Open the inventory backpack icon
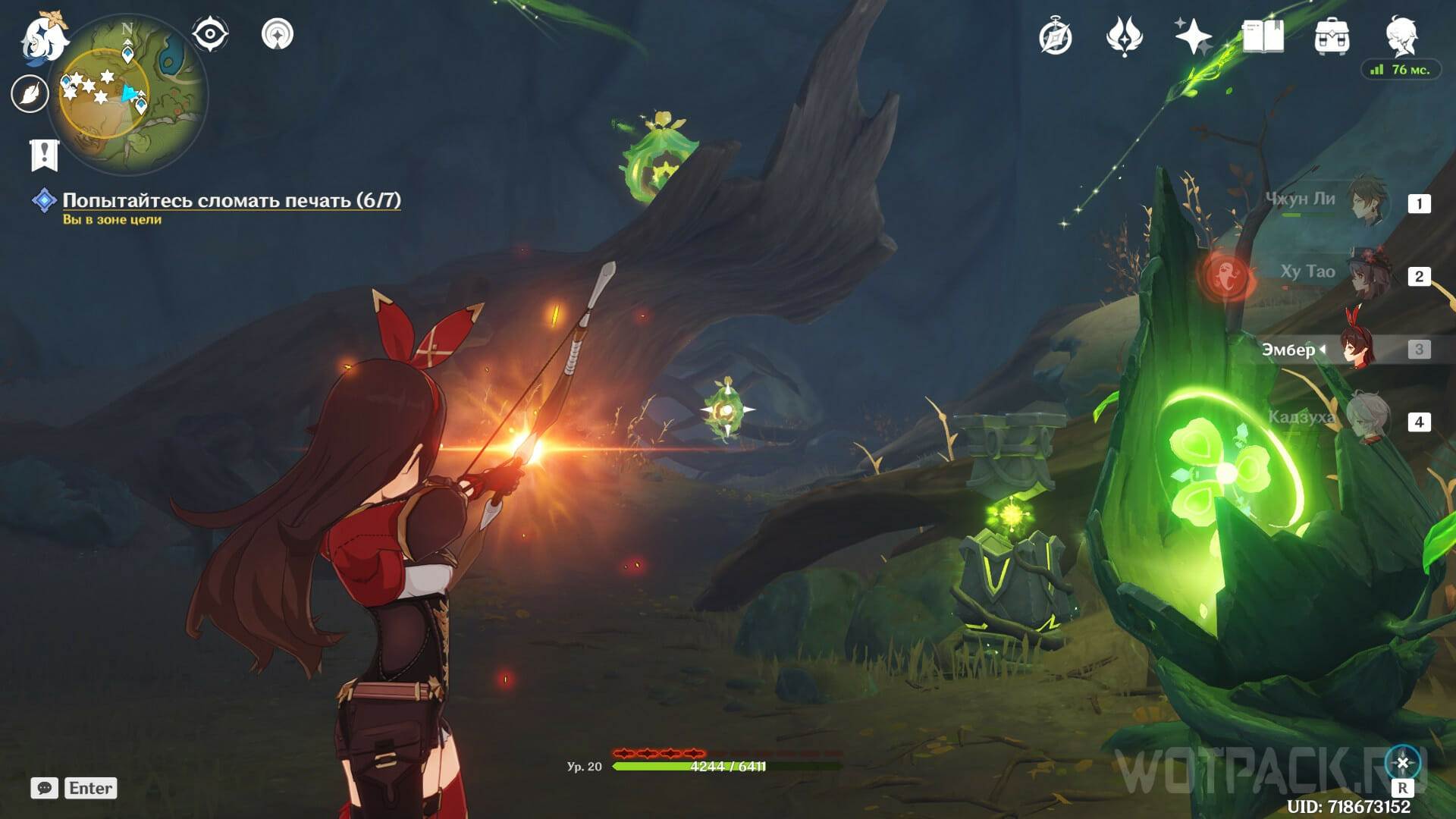 pos(1332,36)
